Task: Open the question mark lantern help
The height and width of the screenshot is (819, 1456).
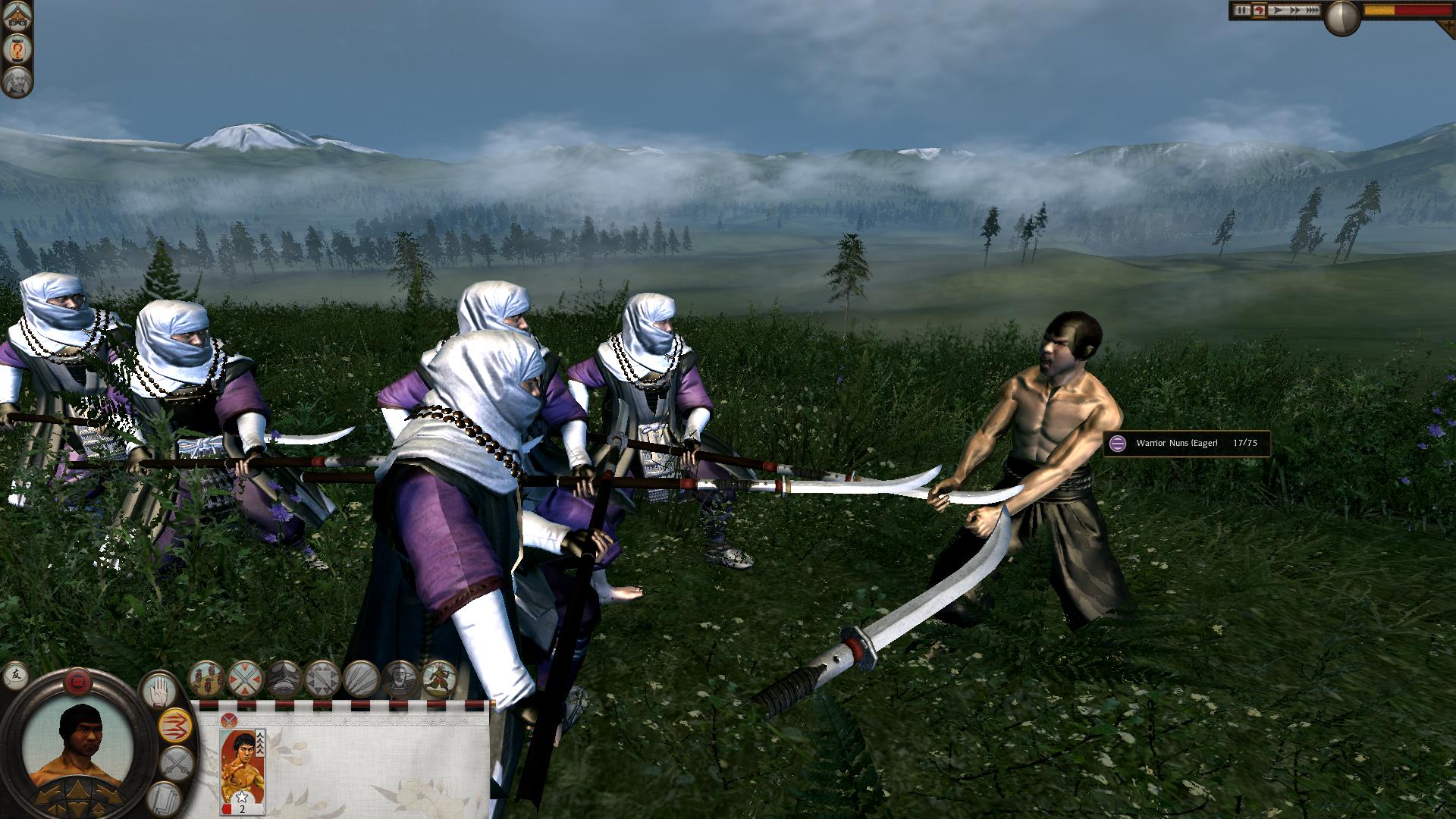Action: pyautogui.click(x=16, y=50)
